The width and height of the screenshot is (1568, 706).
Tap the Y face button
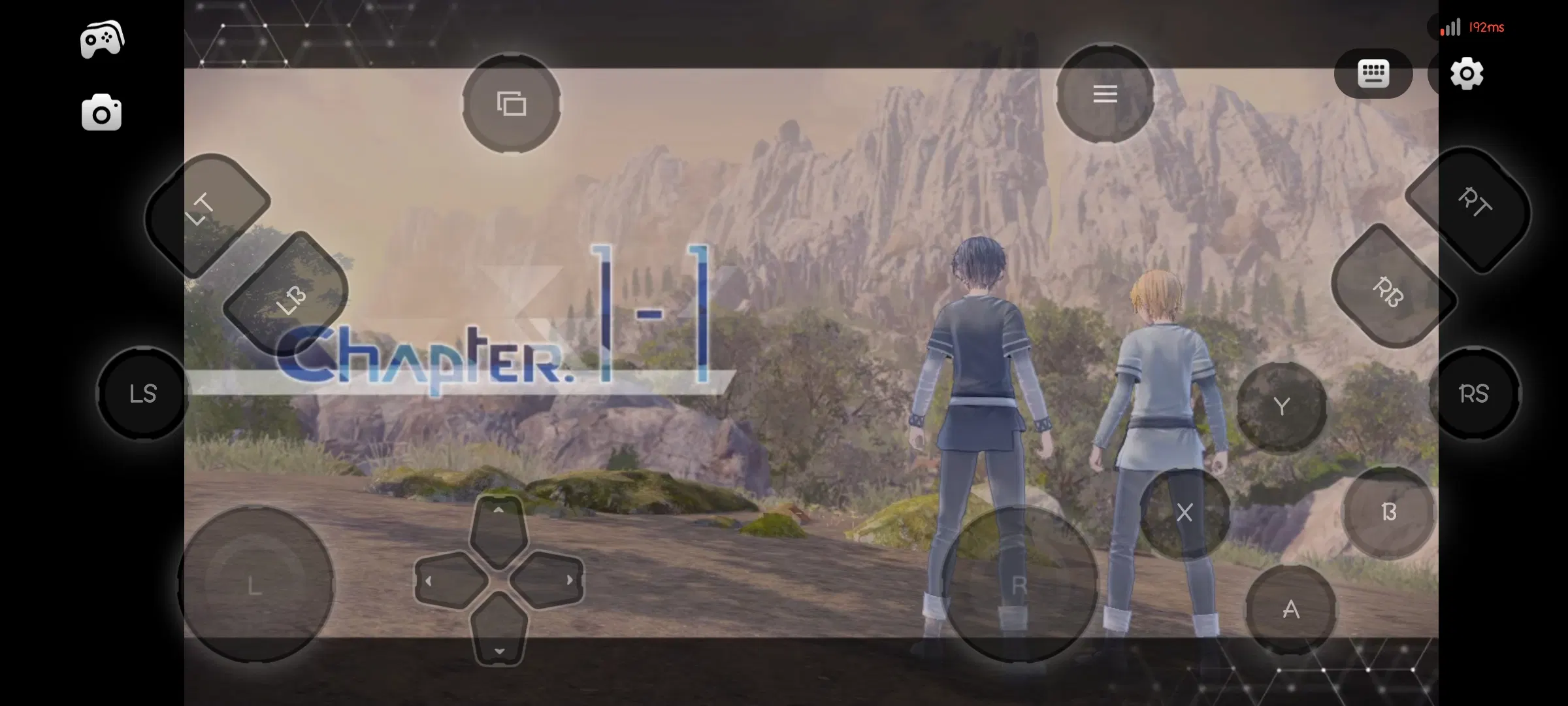(x=1281, y=407)
